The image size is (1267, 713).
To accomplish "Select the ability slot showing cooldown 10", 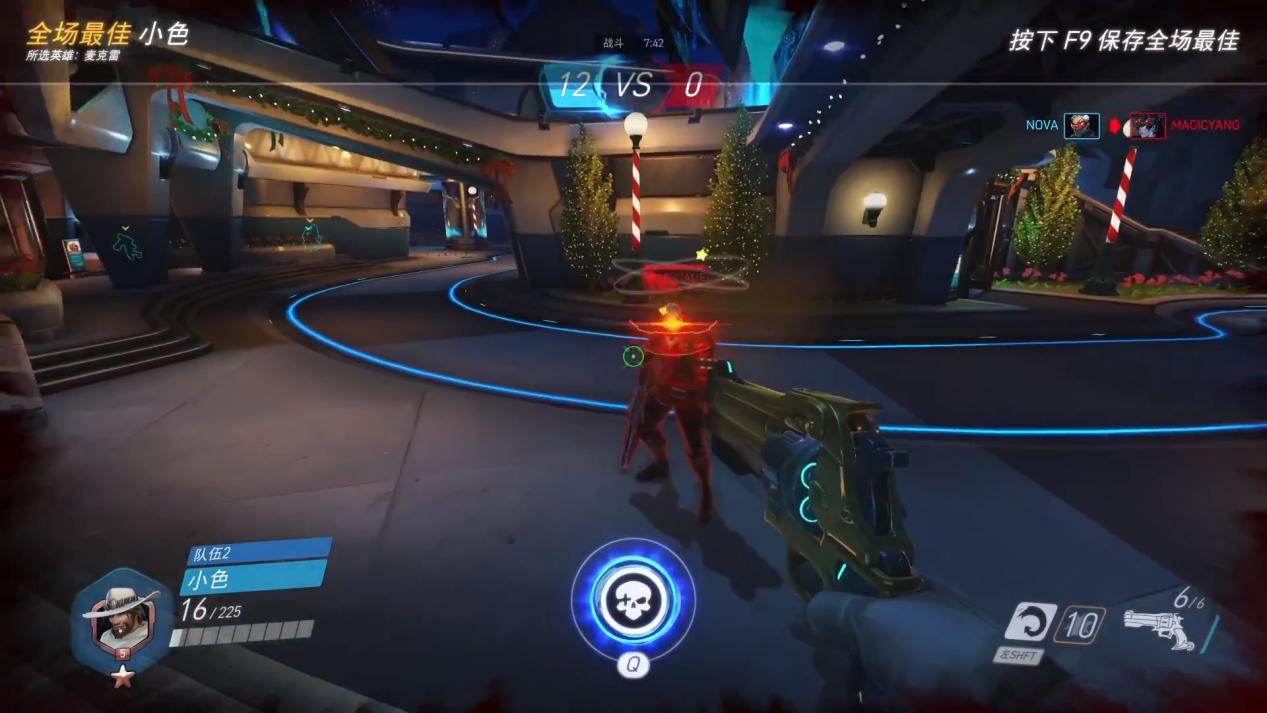I will tap(1079, 625).
